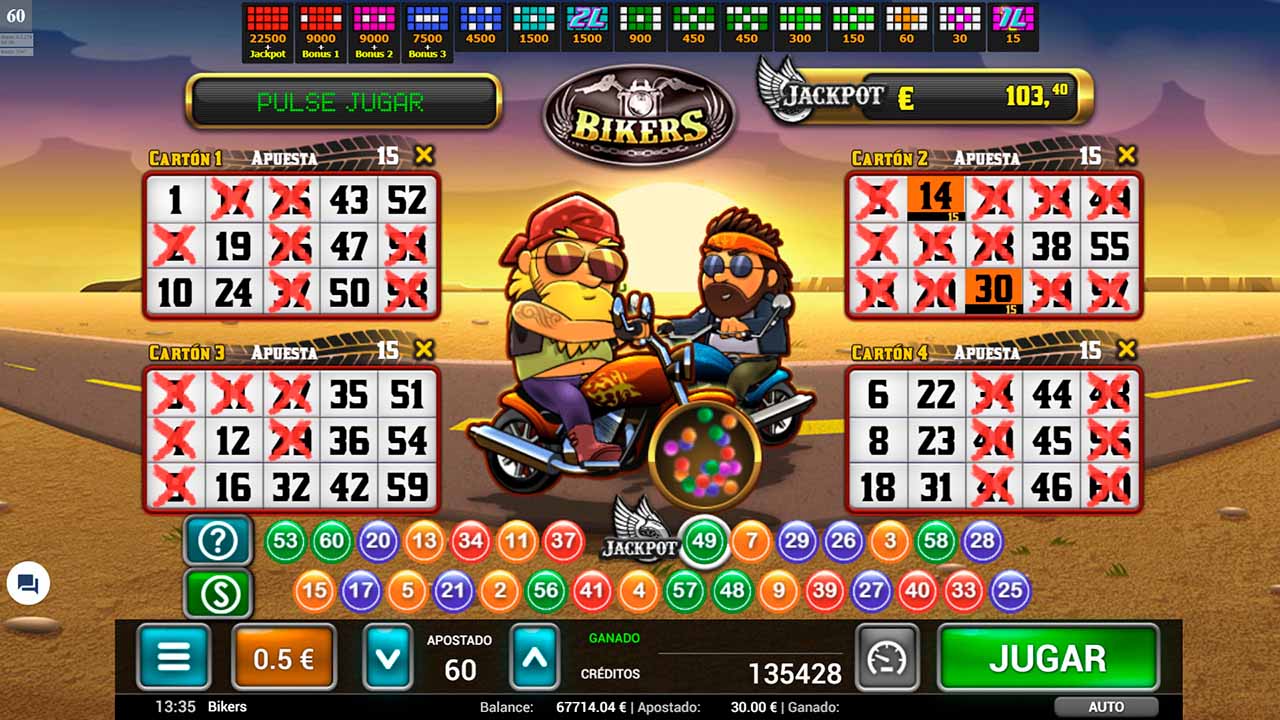1280x720 pixels.
Task: Decrease the bet using the down arrow
Action: tap(389, 657)
